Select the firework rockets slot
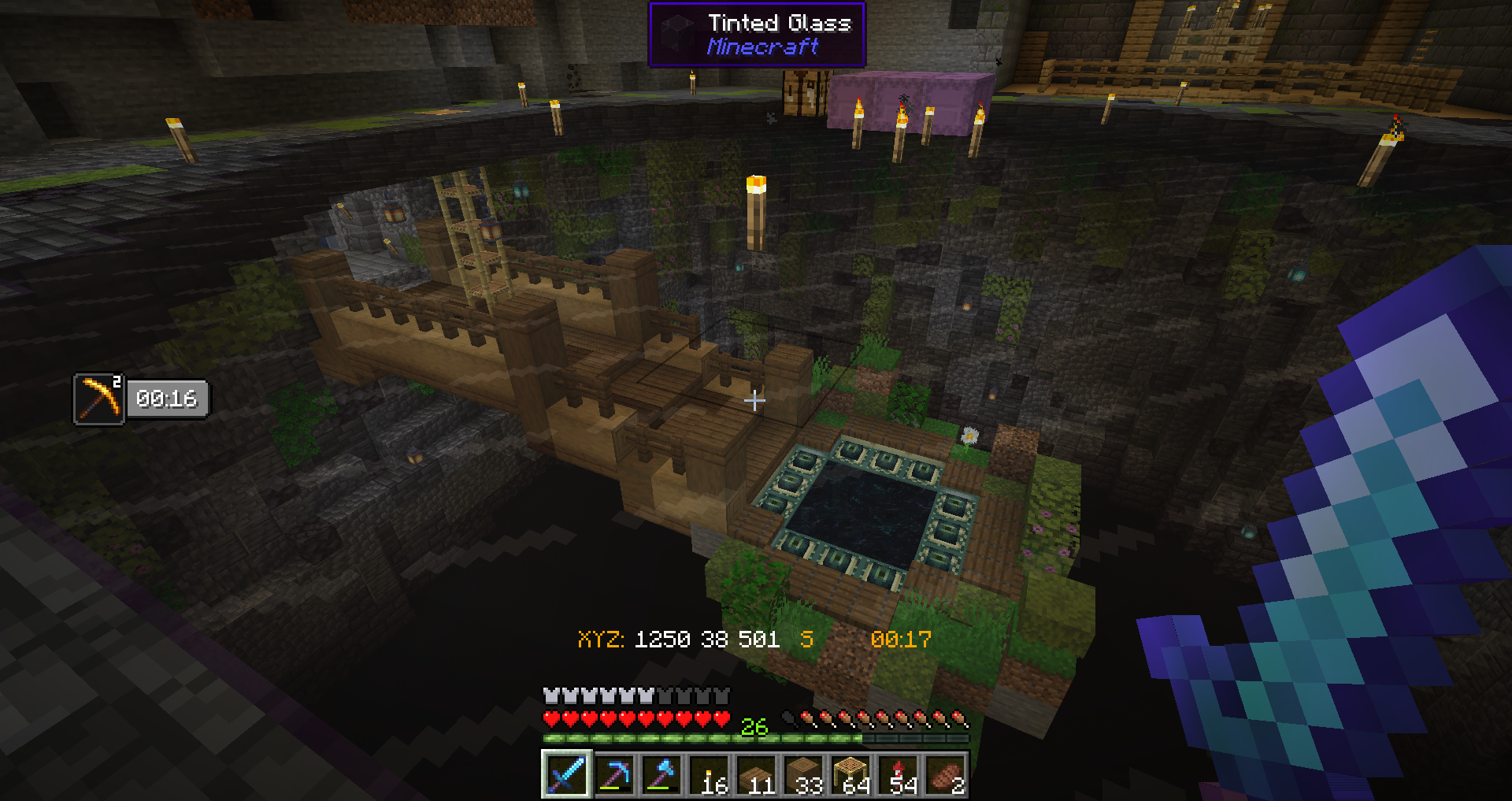The height and width of the screenshot is (801, 1512). click(898, 774)
